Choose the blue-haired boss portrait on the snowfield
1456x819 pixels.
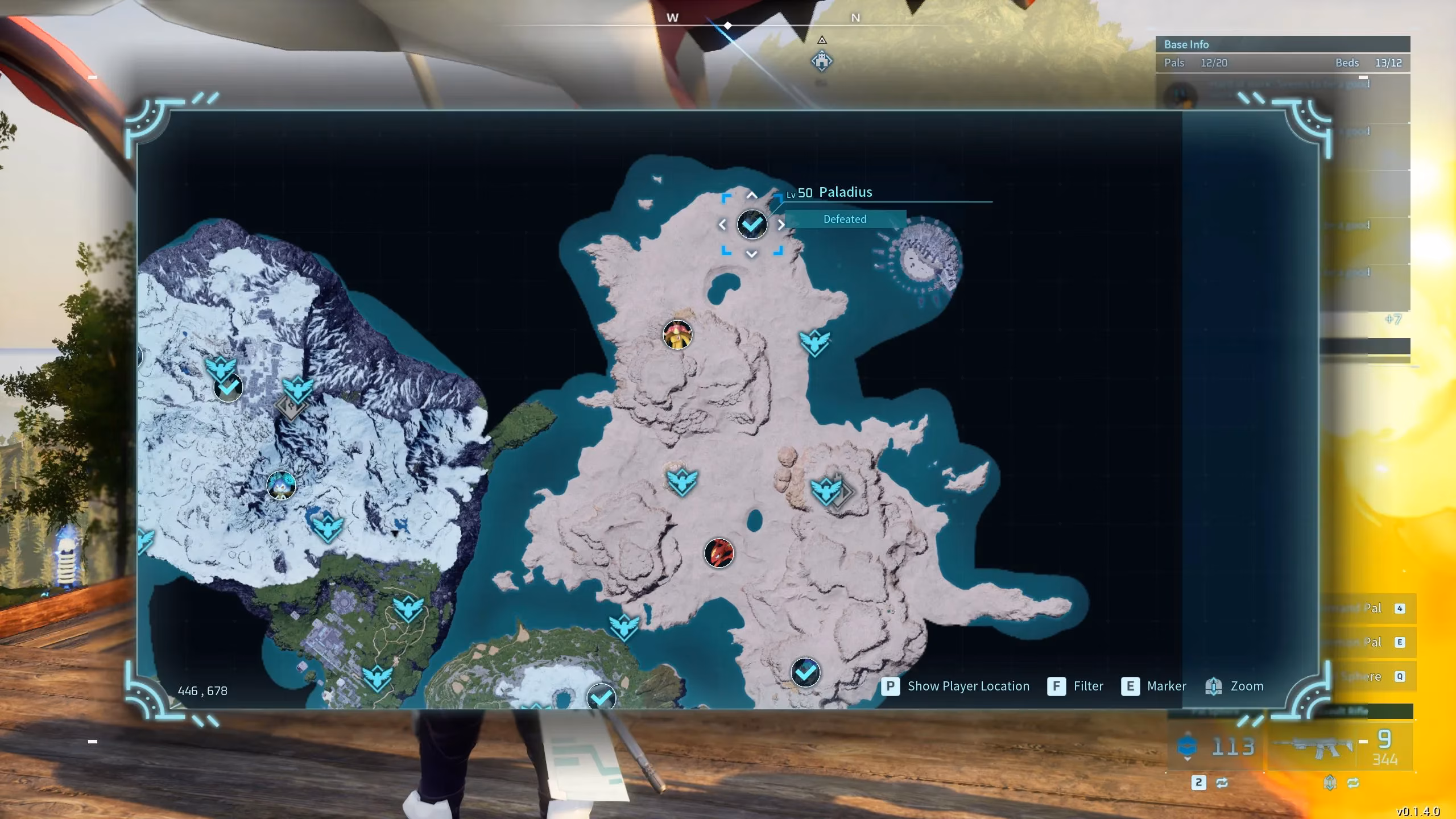coord(281,485)
